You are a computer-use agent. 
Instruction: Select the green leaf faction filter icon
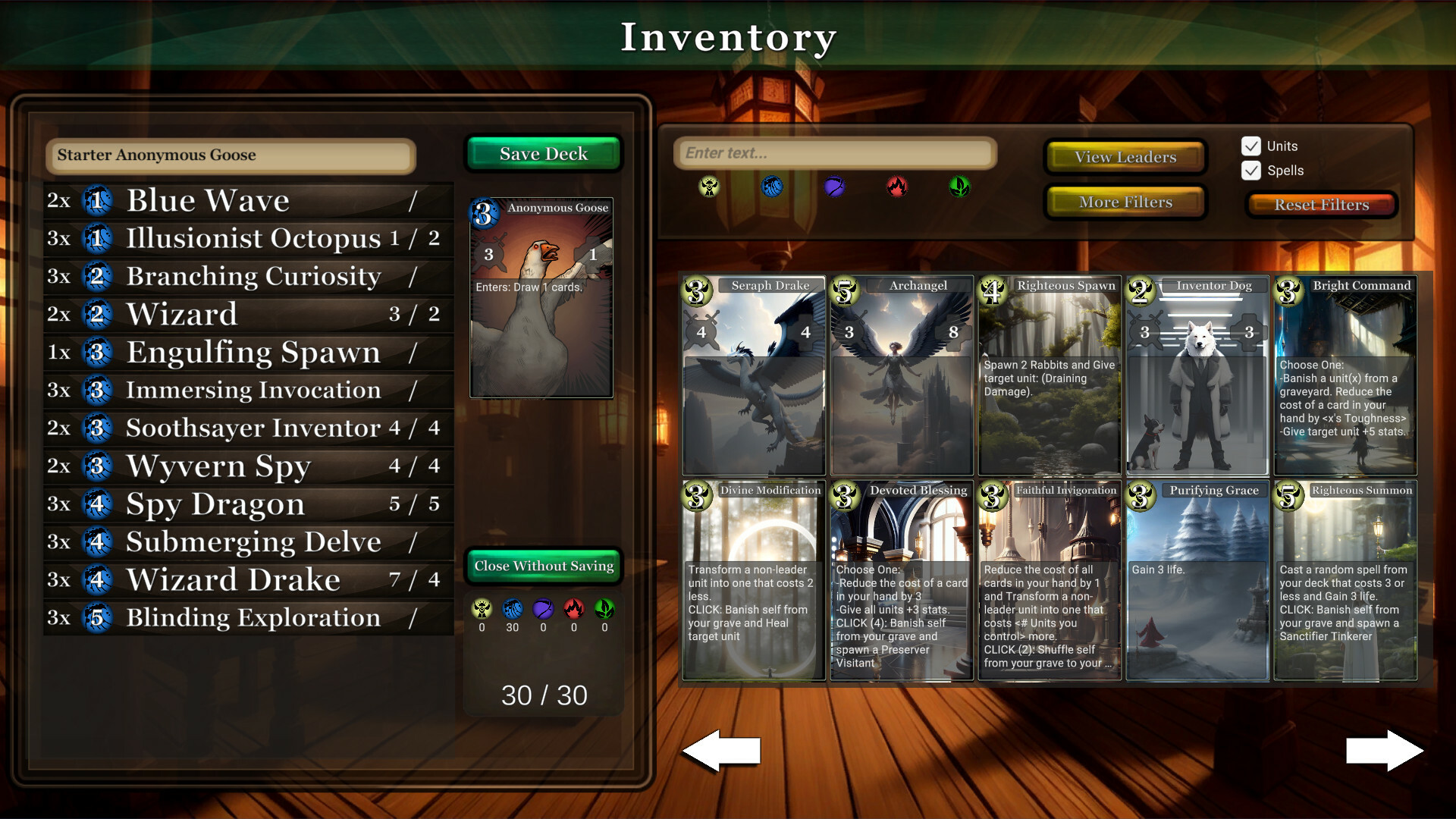(x=959, y=187)
